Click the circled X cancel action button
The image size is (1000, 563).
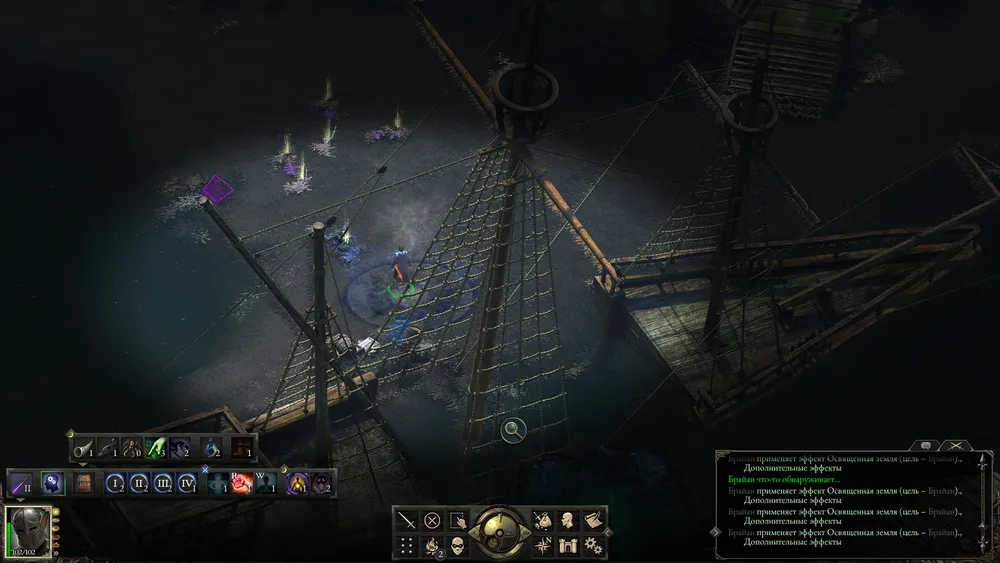tap(432, 520)
